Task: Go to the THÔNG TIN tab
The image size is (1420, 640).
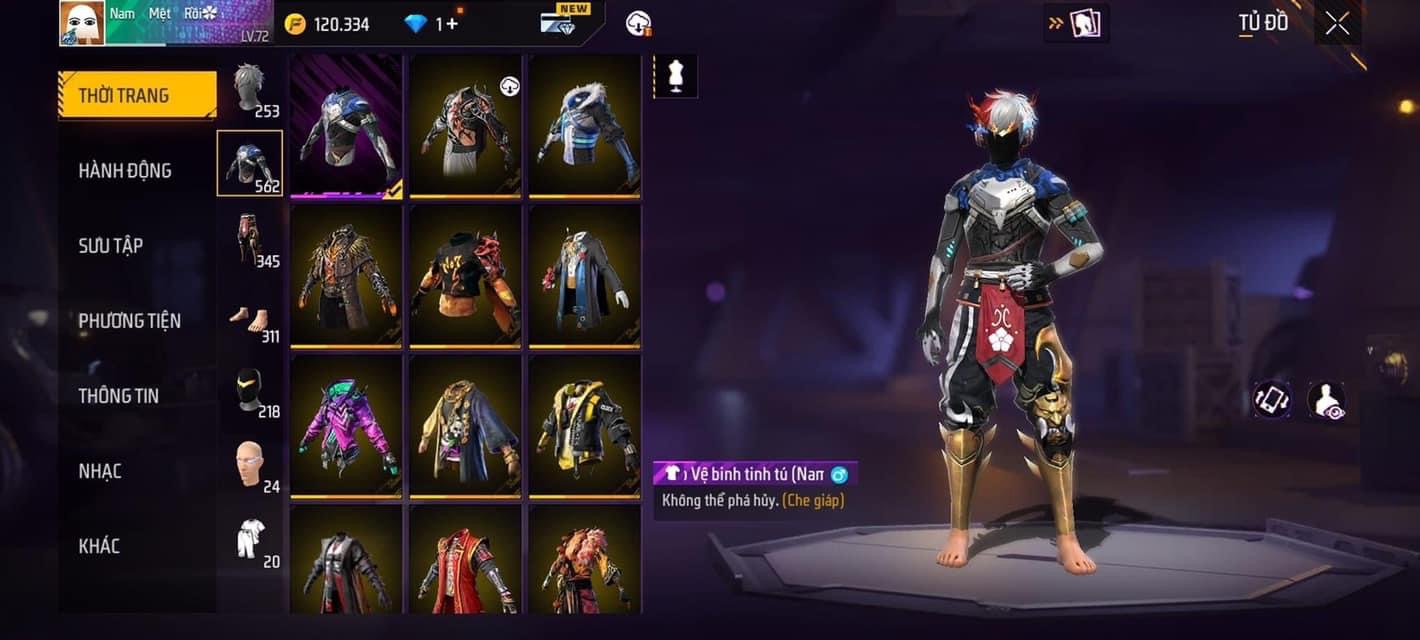Action: point(119,396)
